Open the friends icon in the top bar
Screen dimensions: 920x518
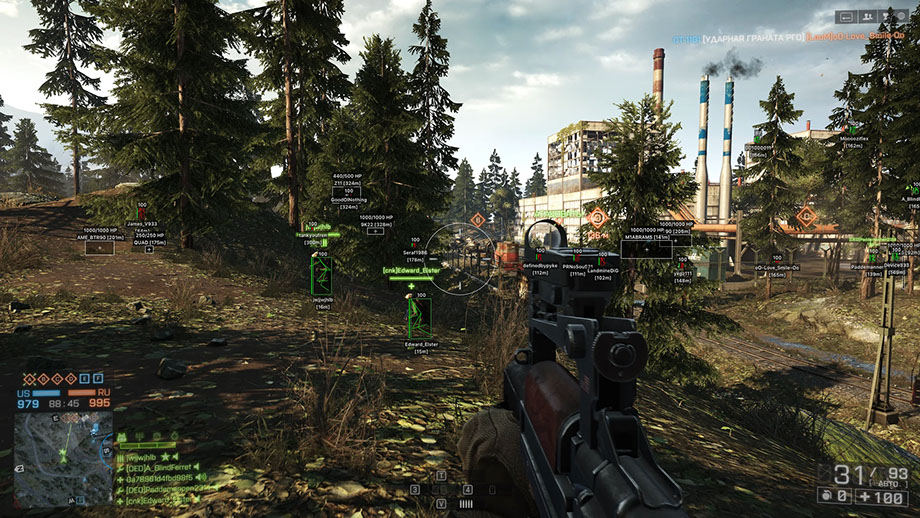click(x=867, y=16)
